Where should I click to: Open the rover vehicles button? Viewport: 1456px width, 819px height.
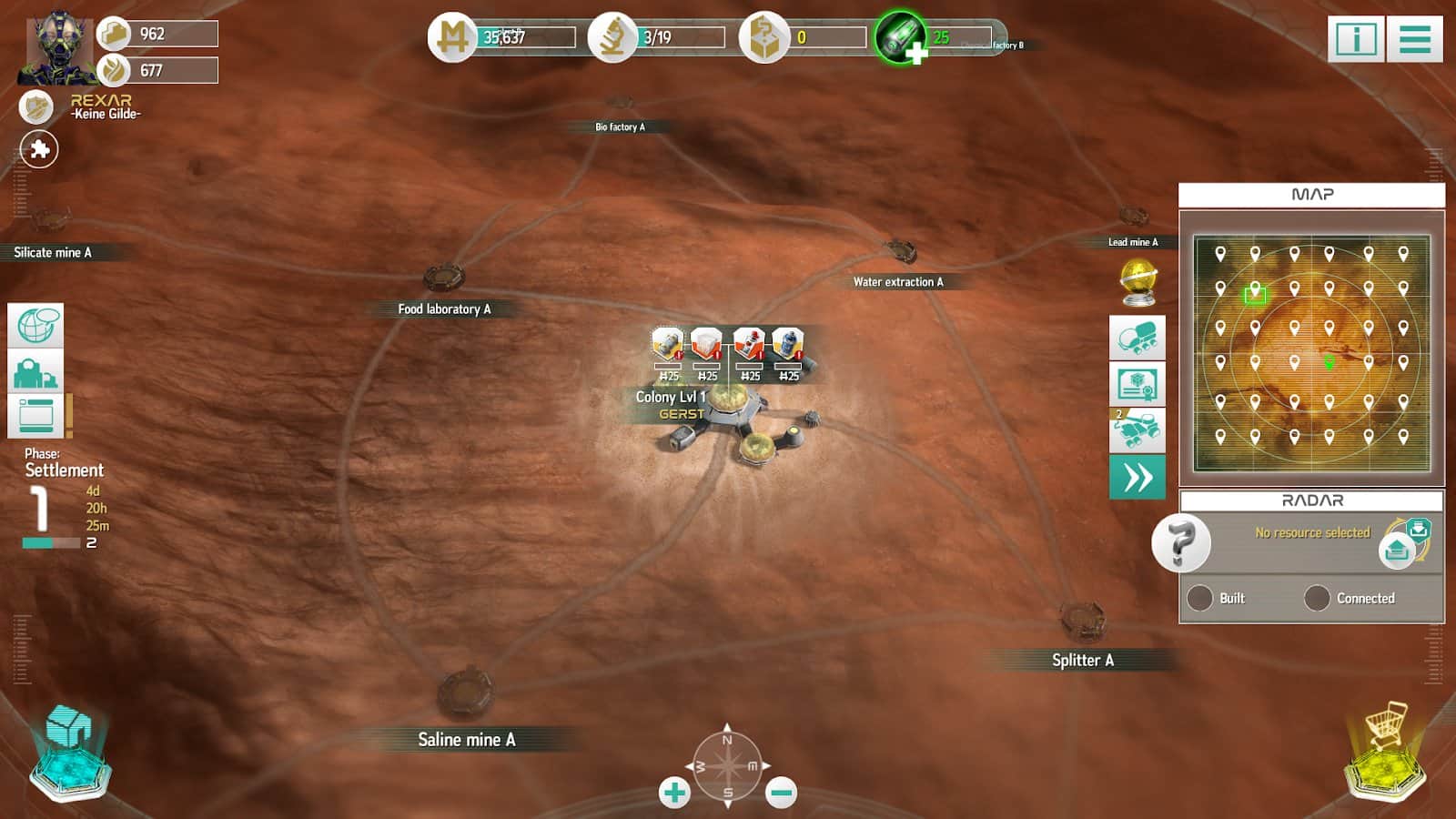pyautogui.click(x=1137, y=339)
